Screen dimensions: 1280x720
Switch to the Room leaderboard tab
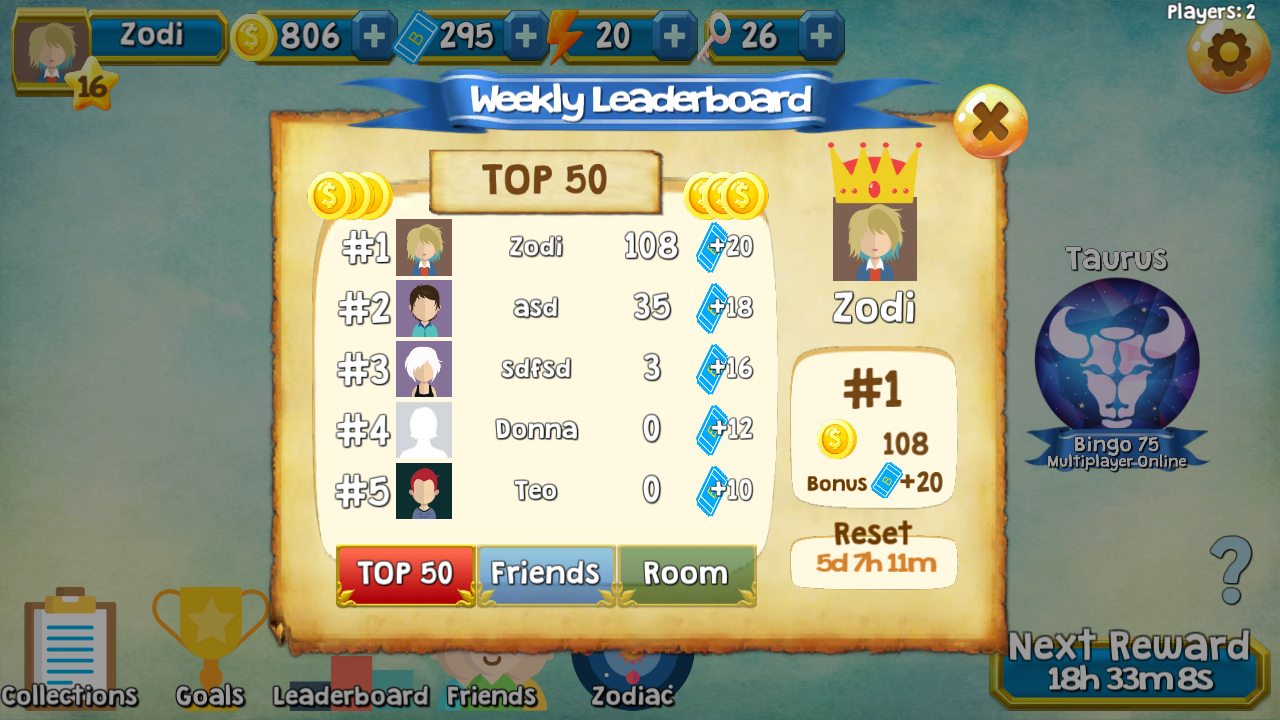687,572
